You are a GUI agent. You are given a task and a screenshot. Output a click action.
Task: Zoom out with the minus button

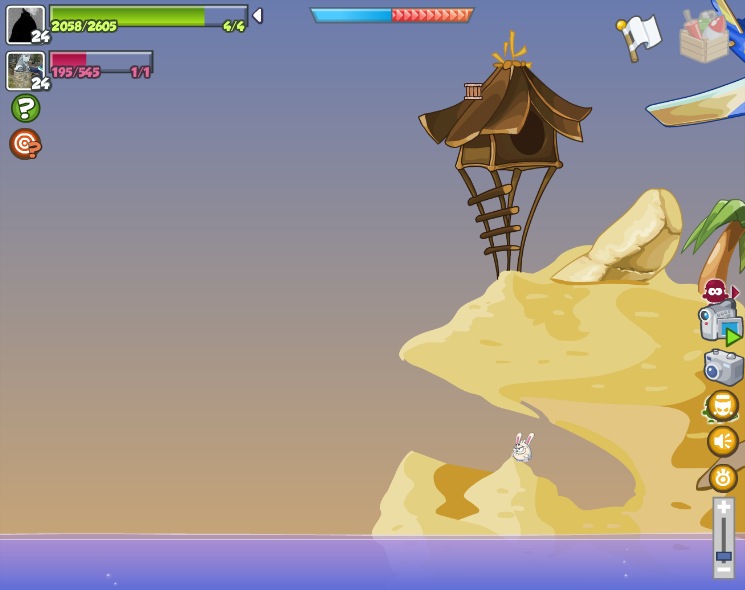(723, 570)
